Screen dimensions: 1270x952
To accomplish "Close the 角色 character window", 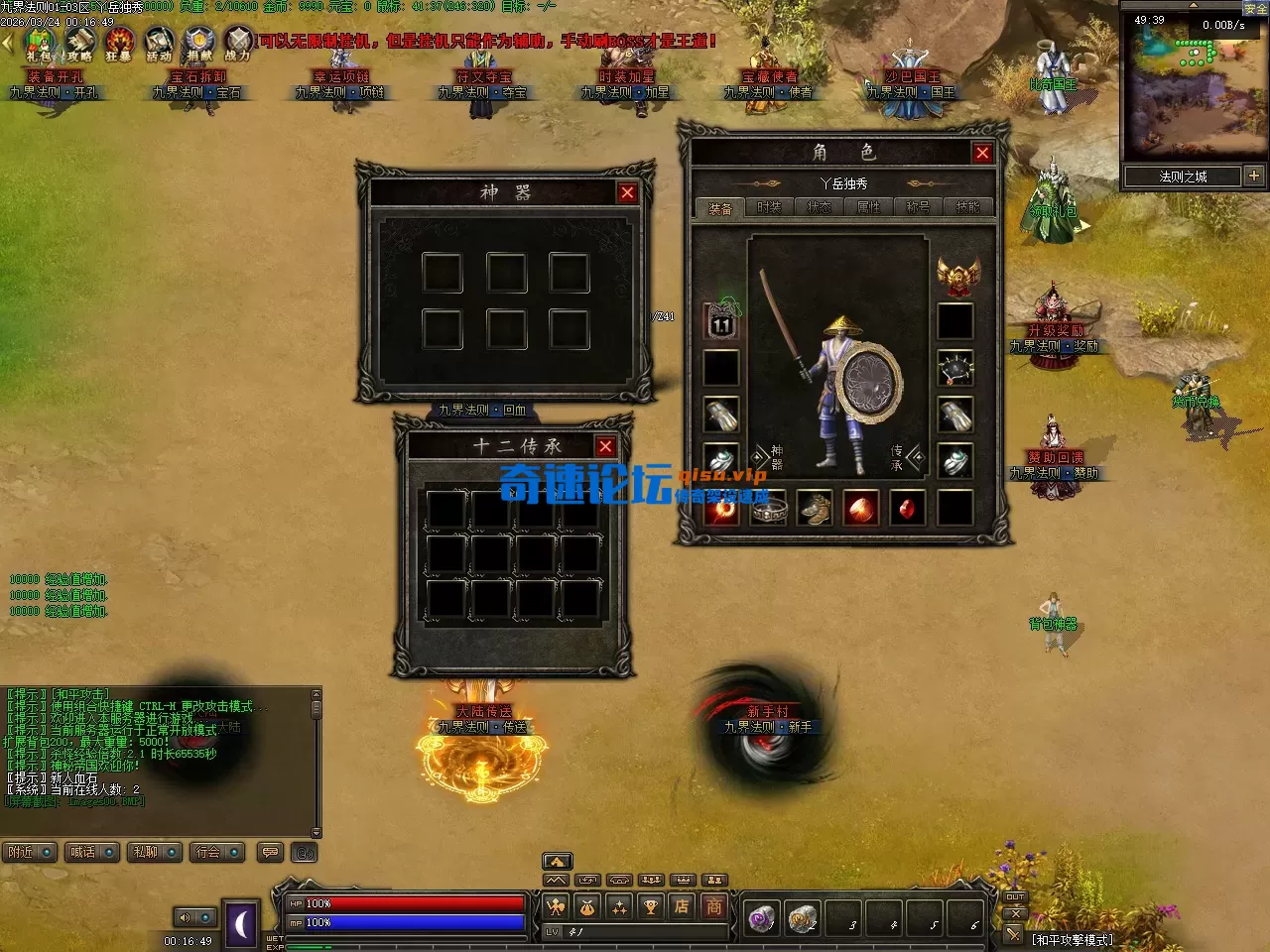I will 982,153.
